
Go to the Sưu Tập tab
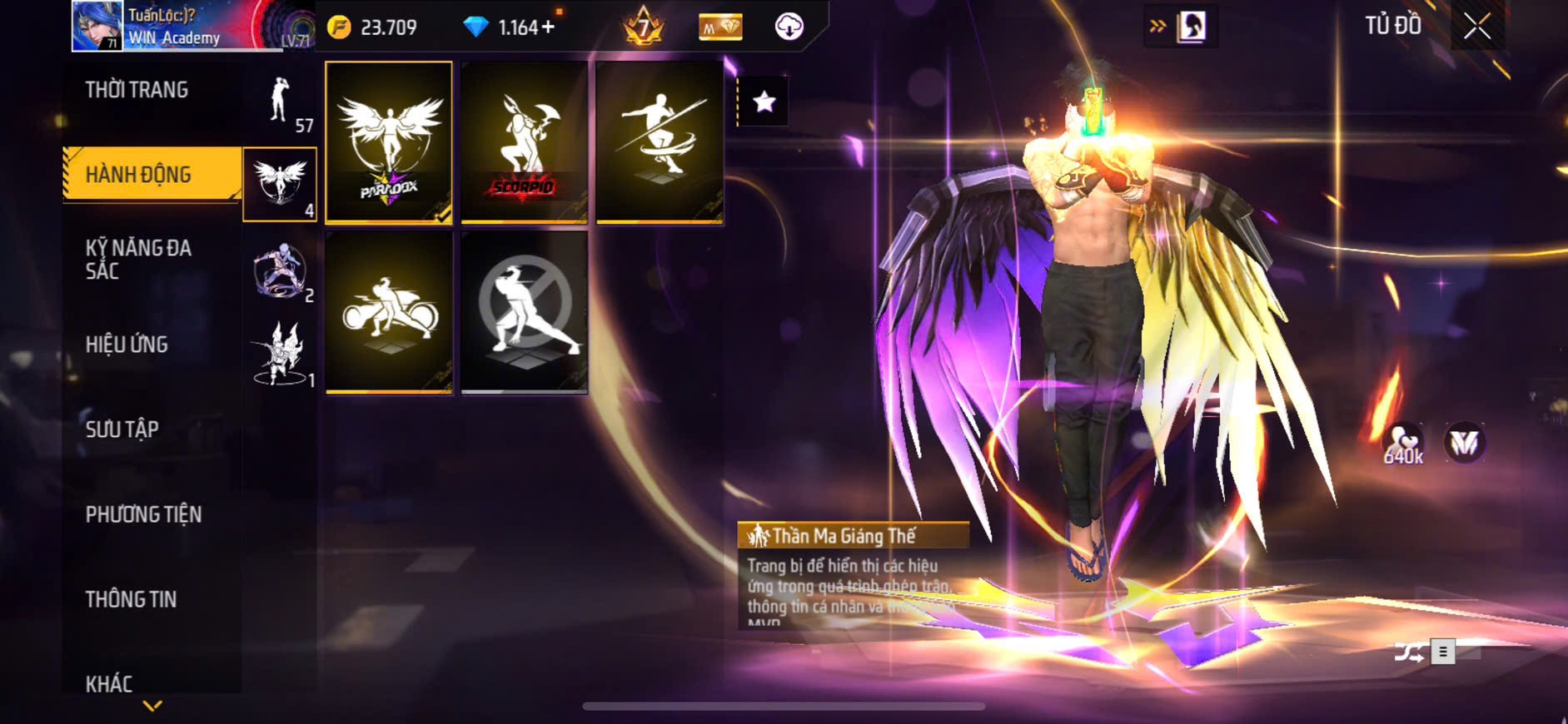(122, 429)
